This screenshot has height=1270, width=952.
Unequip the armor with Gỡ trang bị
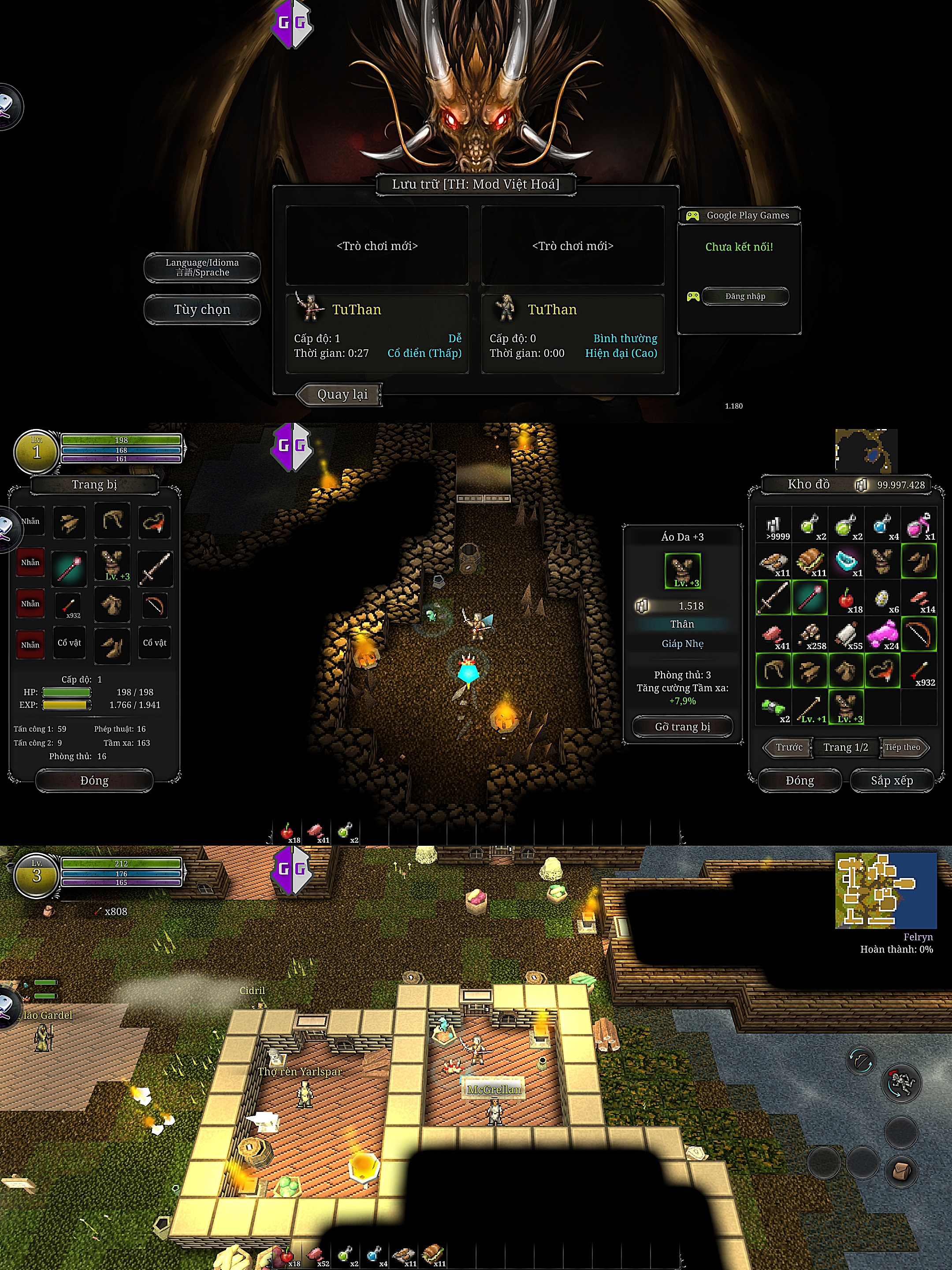pos(682,726)
